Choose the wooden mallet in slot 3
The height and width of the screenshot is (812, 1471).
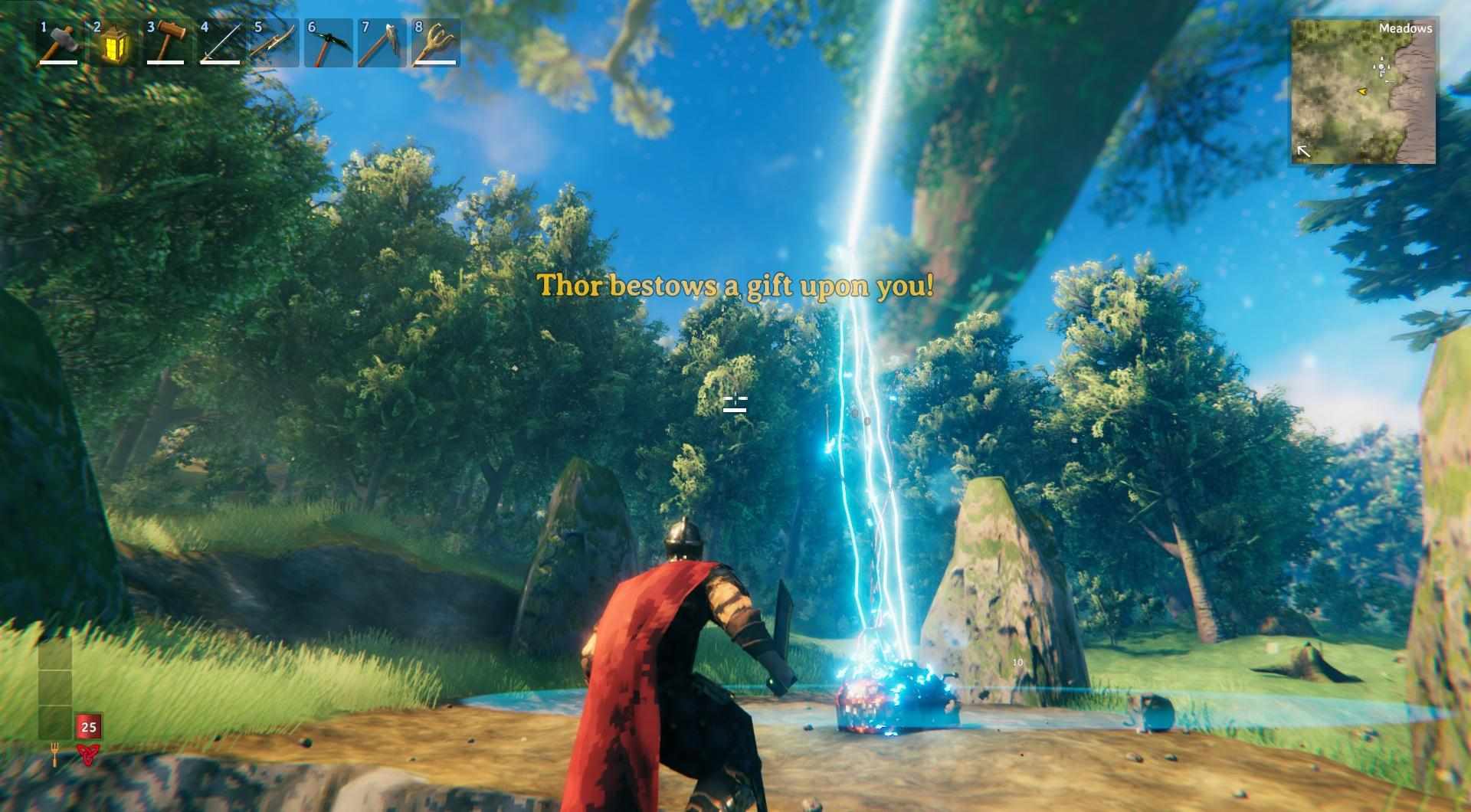pos(167,44)
